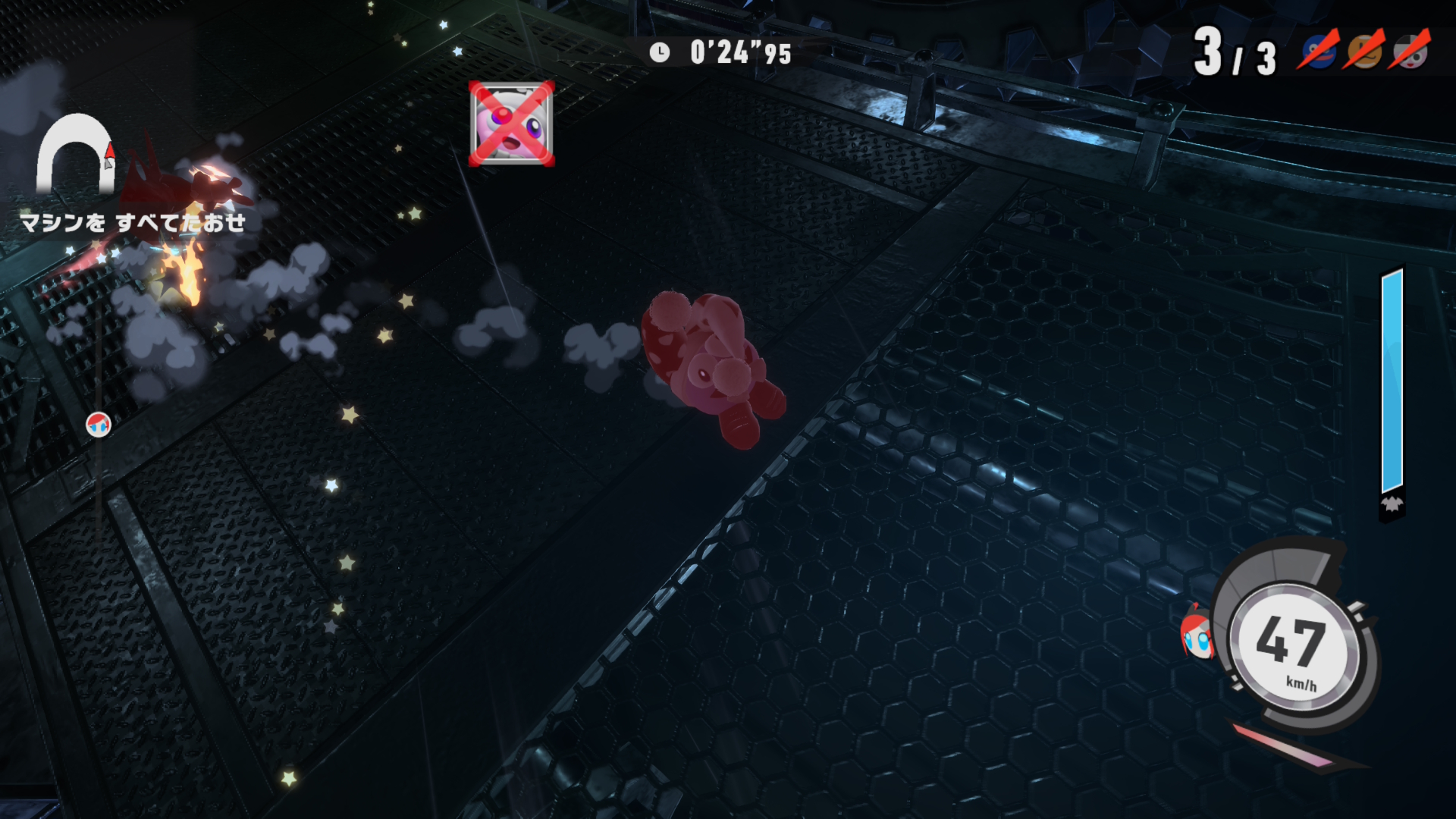The height and width of the screenshot is (819, 1456).
Task: Select the crossed-out pink rival portrait
Action: point(512,124)
